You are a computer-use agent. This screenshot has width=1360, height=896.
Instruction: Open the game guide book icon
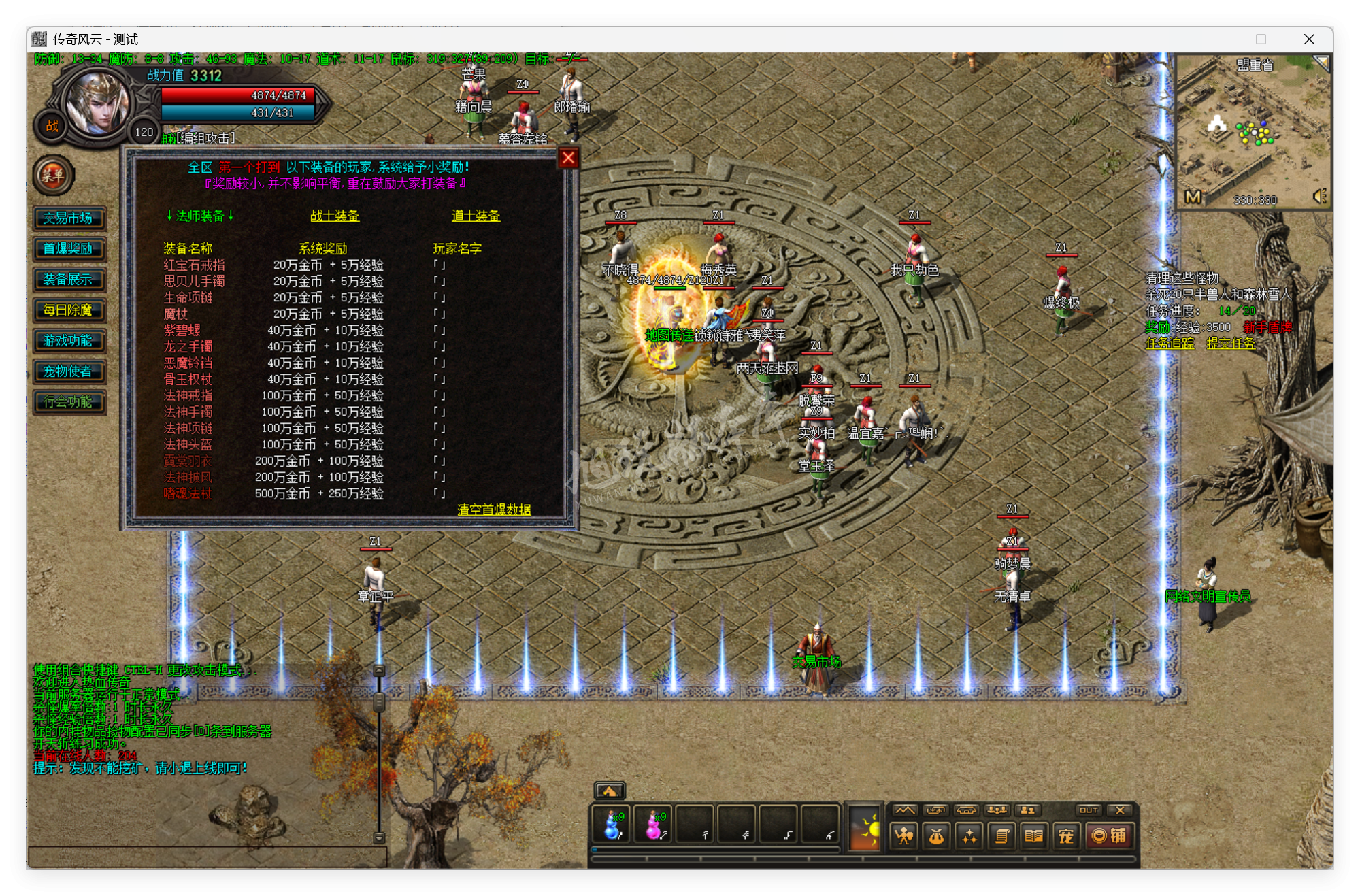point(1034,835)
